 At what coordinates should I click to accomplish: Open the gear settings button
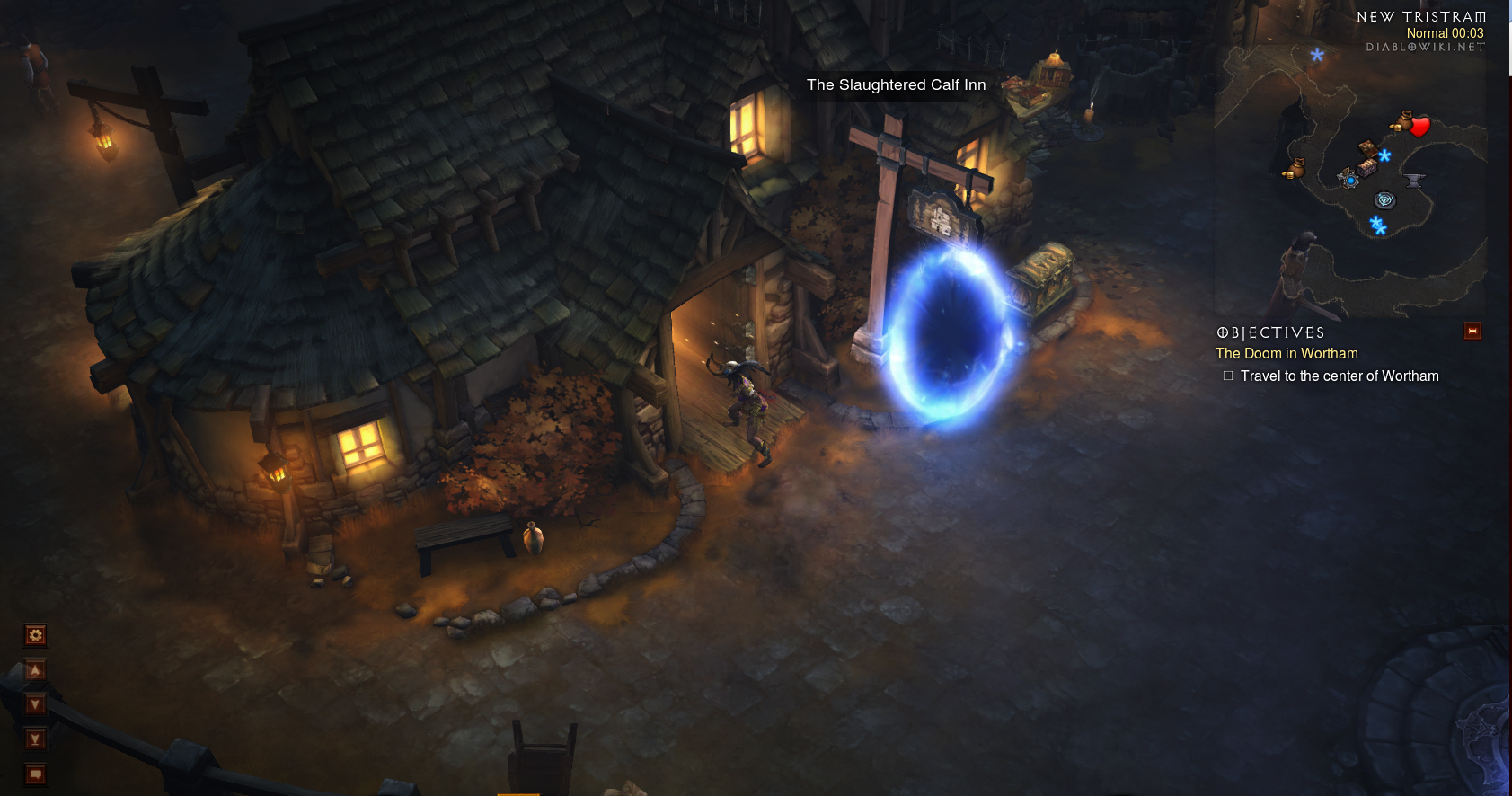35,635
